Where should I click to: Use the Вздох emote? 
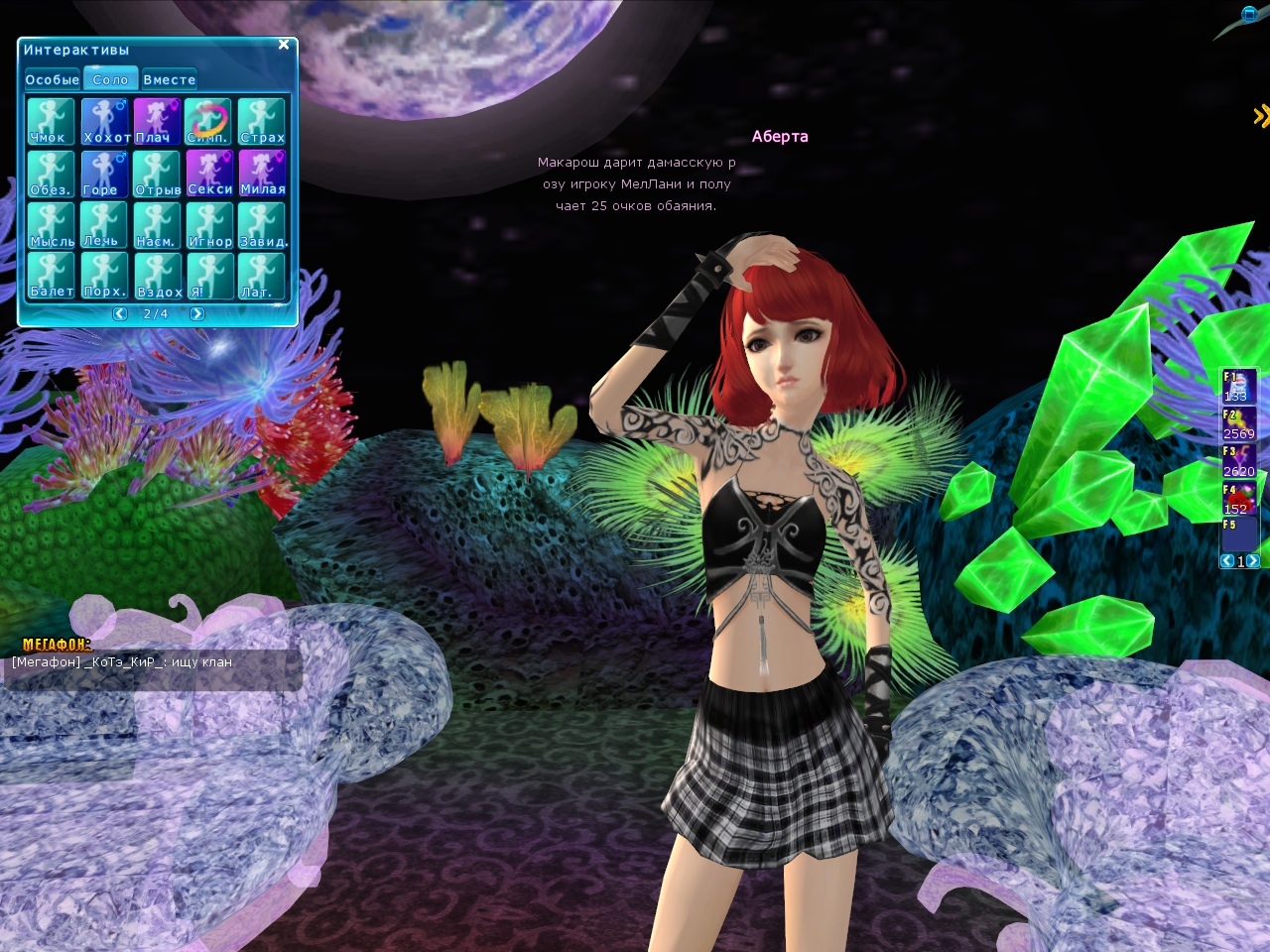(x=157, y=275)
